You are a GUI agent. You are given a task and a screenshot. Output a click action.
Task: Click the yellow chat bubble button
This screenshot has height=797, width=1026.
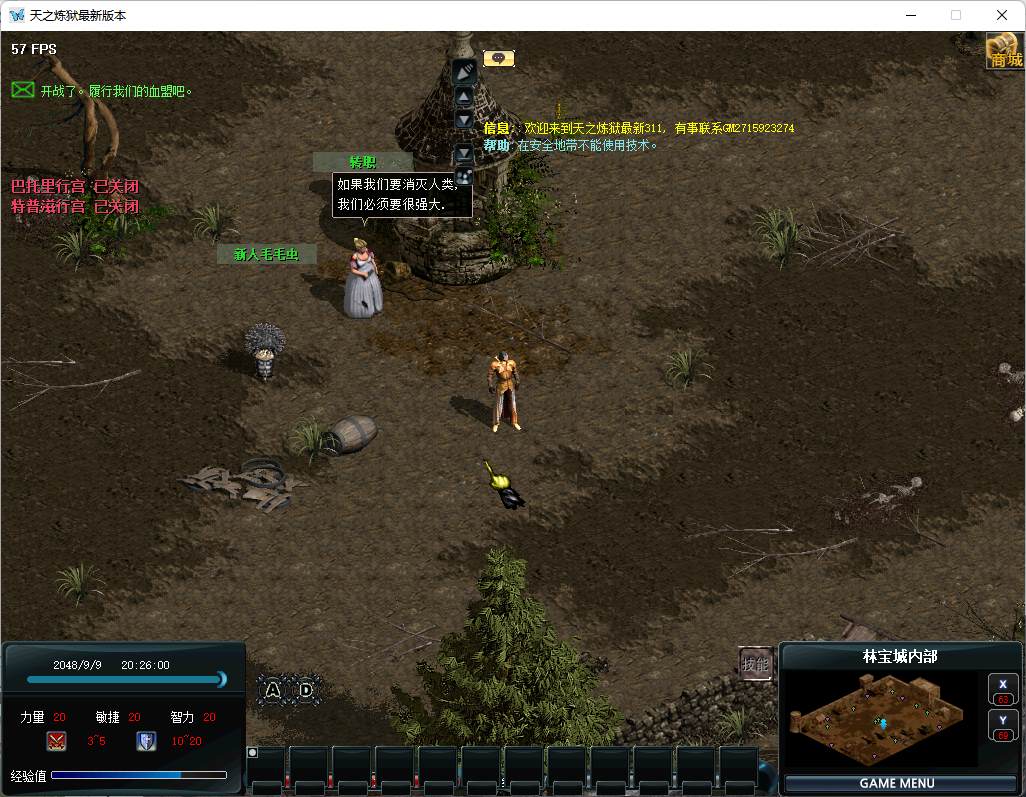498,58
